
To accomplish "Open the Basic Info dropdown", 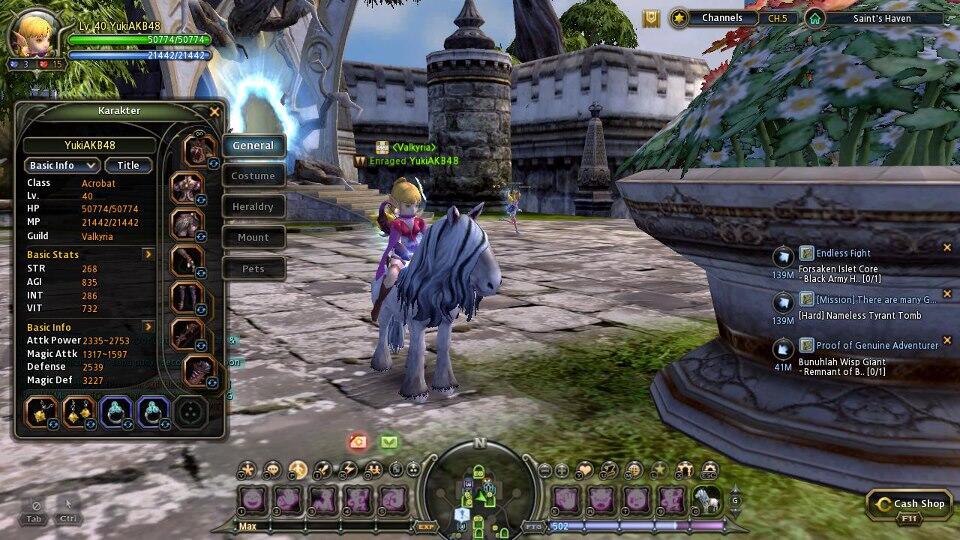I will (62, 166).
